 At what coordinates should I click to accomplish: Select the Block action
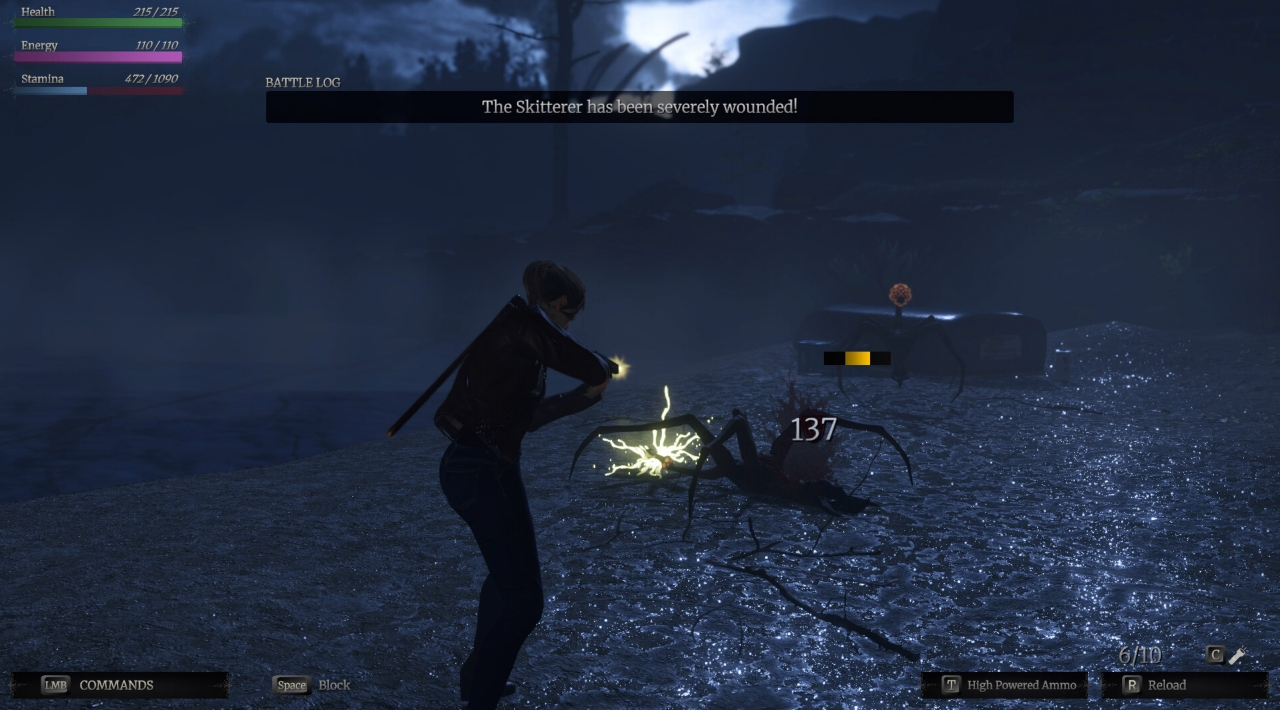312,685
